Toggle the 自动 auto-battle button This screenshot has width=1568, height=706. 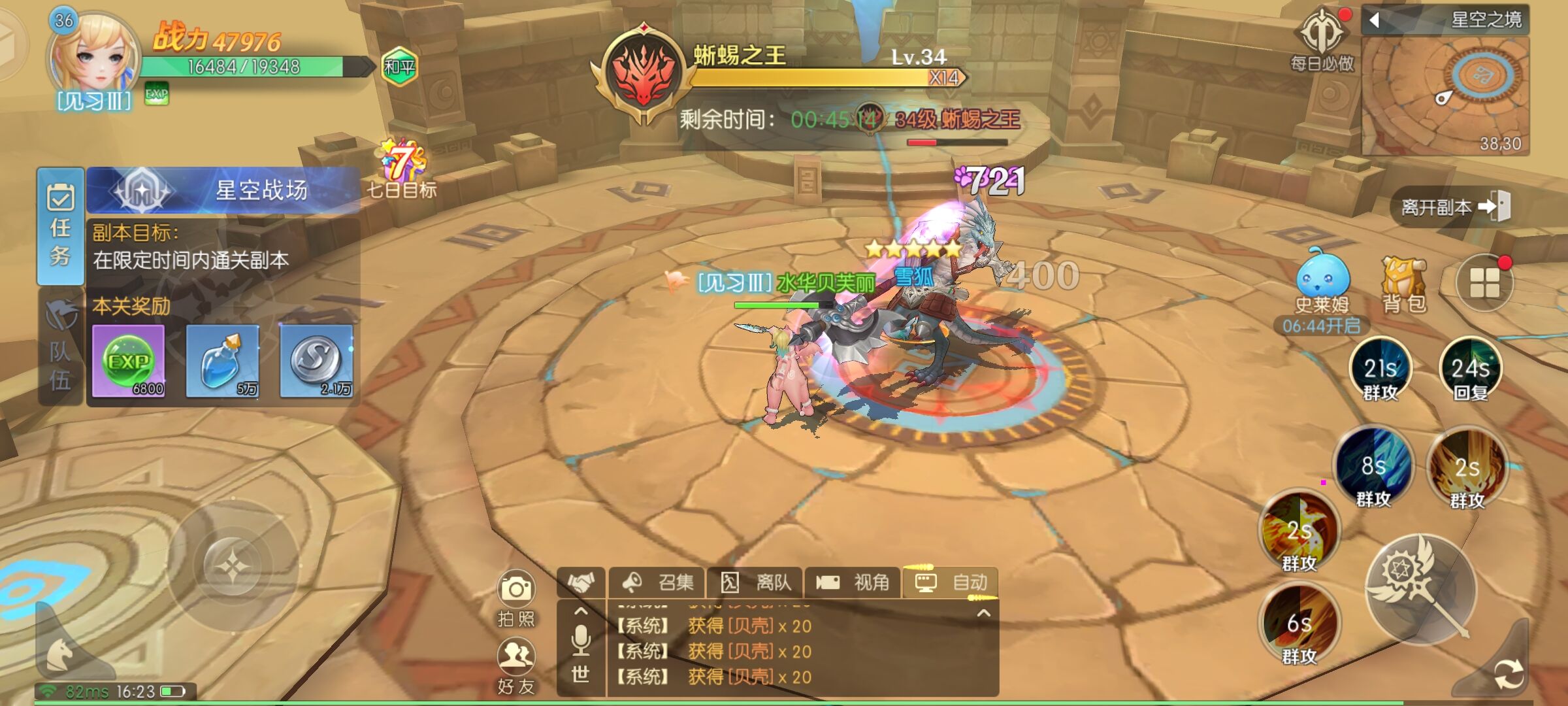pyautogui.click(x=951, y=582)
